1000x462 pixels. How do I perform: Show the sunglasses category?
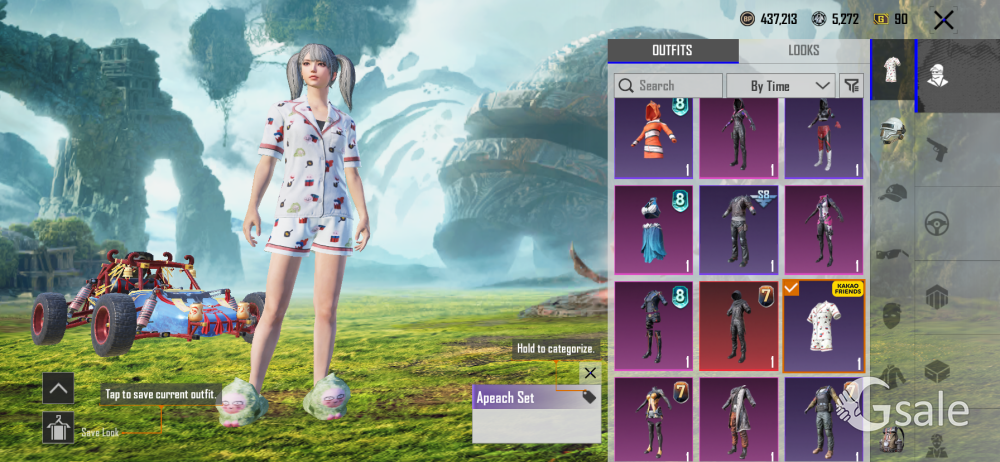[x=892, y=253]
